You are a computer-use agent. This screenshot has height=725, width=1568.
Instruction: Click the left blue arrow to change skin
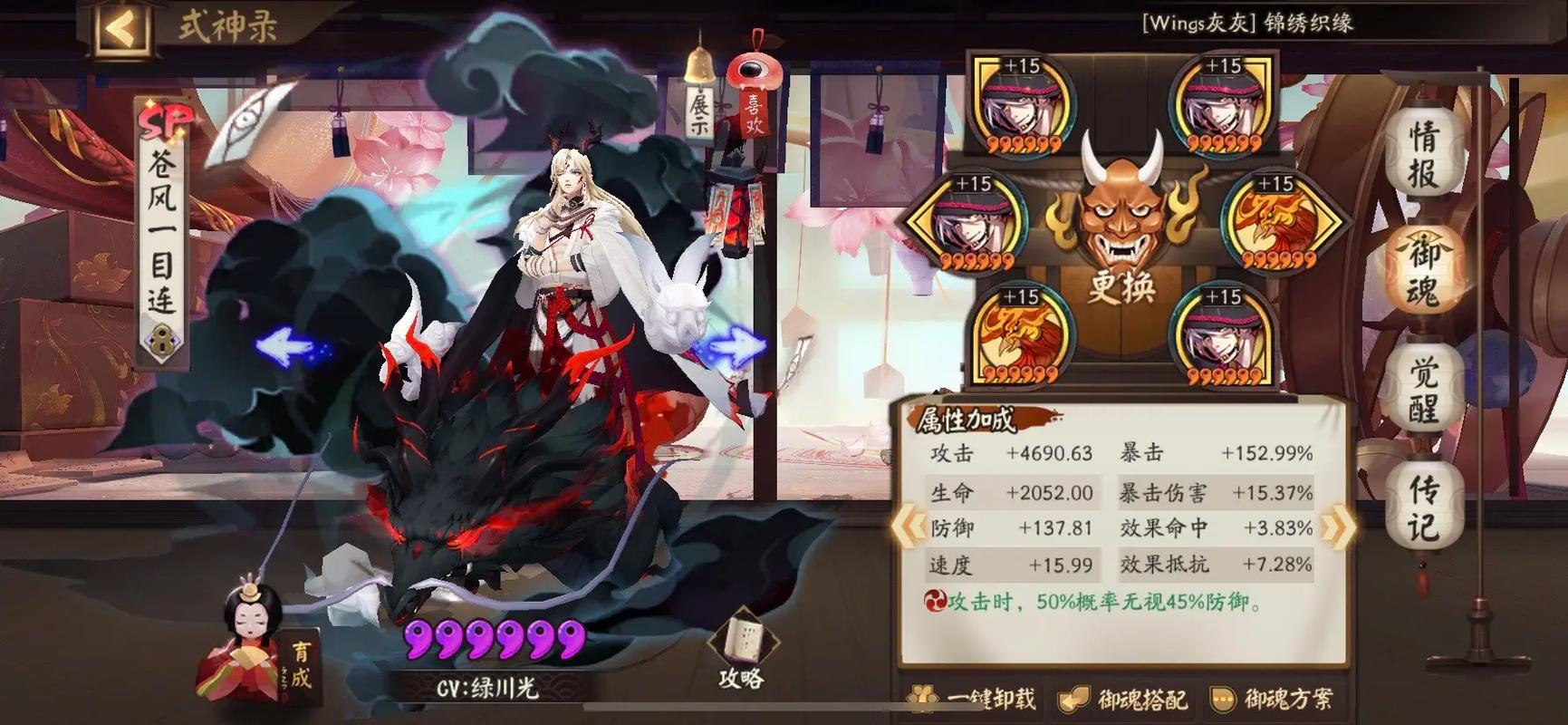(285, 343)
